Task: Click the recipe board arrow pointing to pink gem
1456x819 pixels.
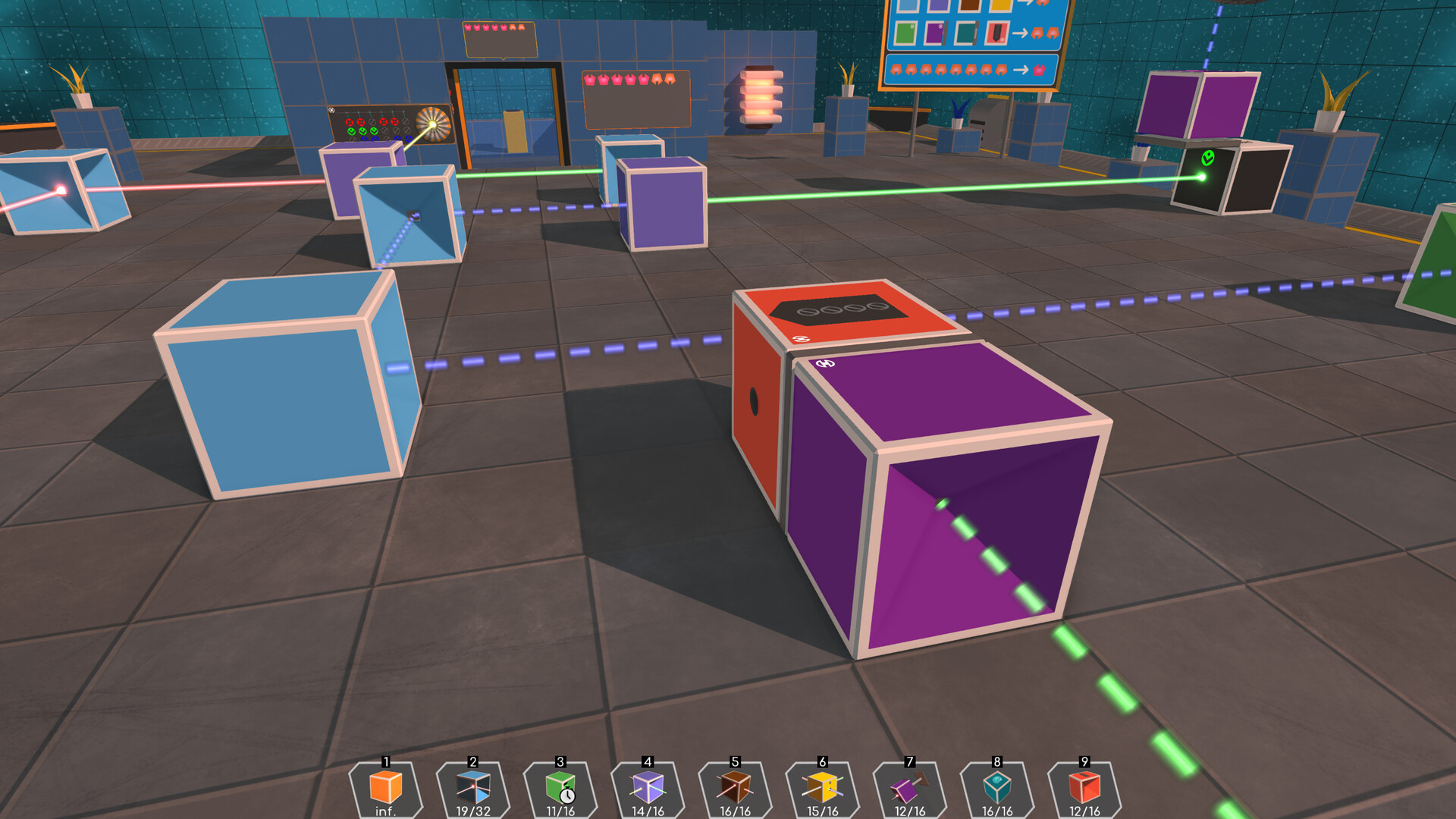Action: 1021,69
